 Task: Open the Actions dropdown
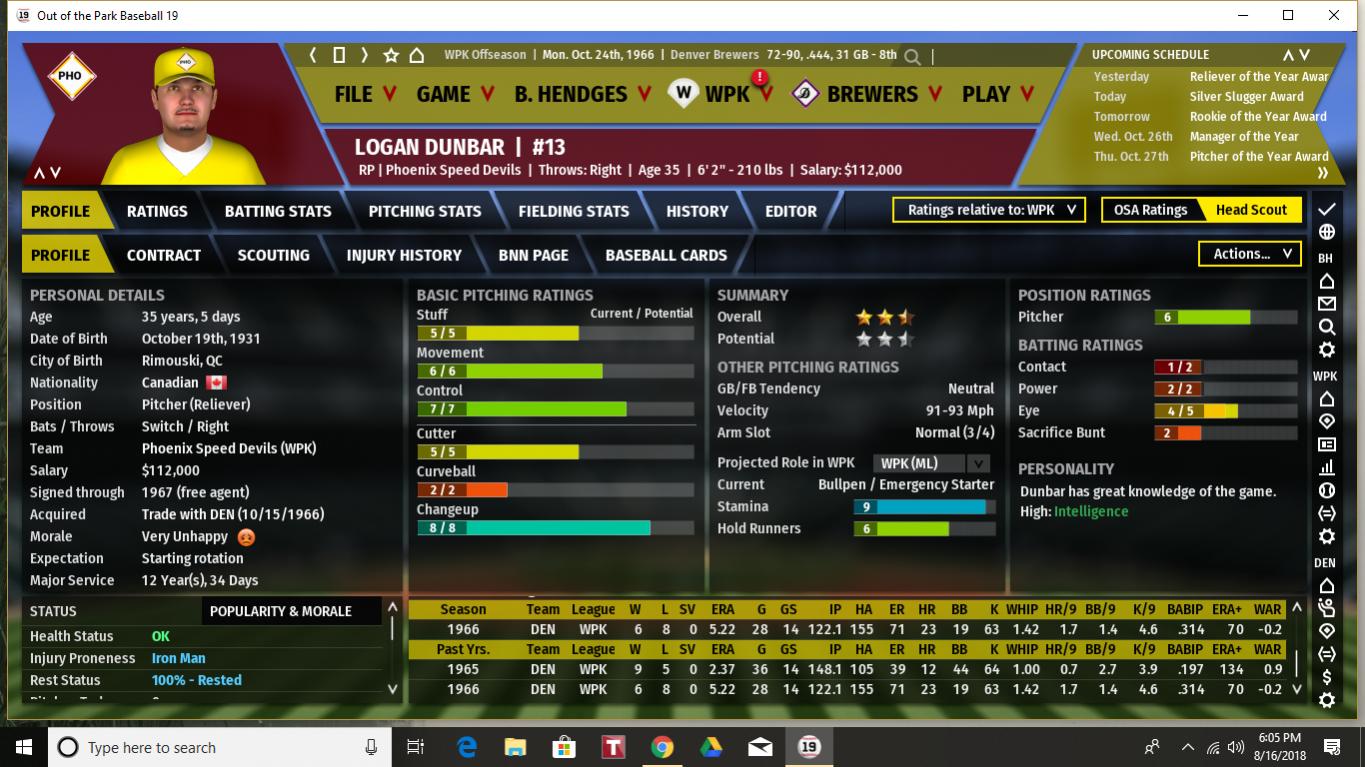pyautogui.click(x=1250, y=254)
